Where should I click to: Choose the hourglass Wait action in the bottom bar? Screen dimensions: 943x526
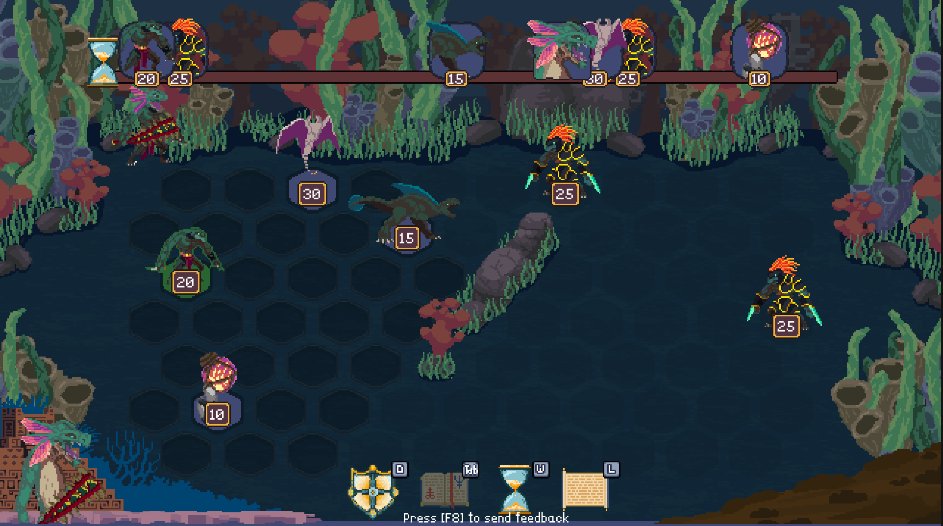click(516, 490)
